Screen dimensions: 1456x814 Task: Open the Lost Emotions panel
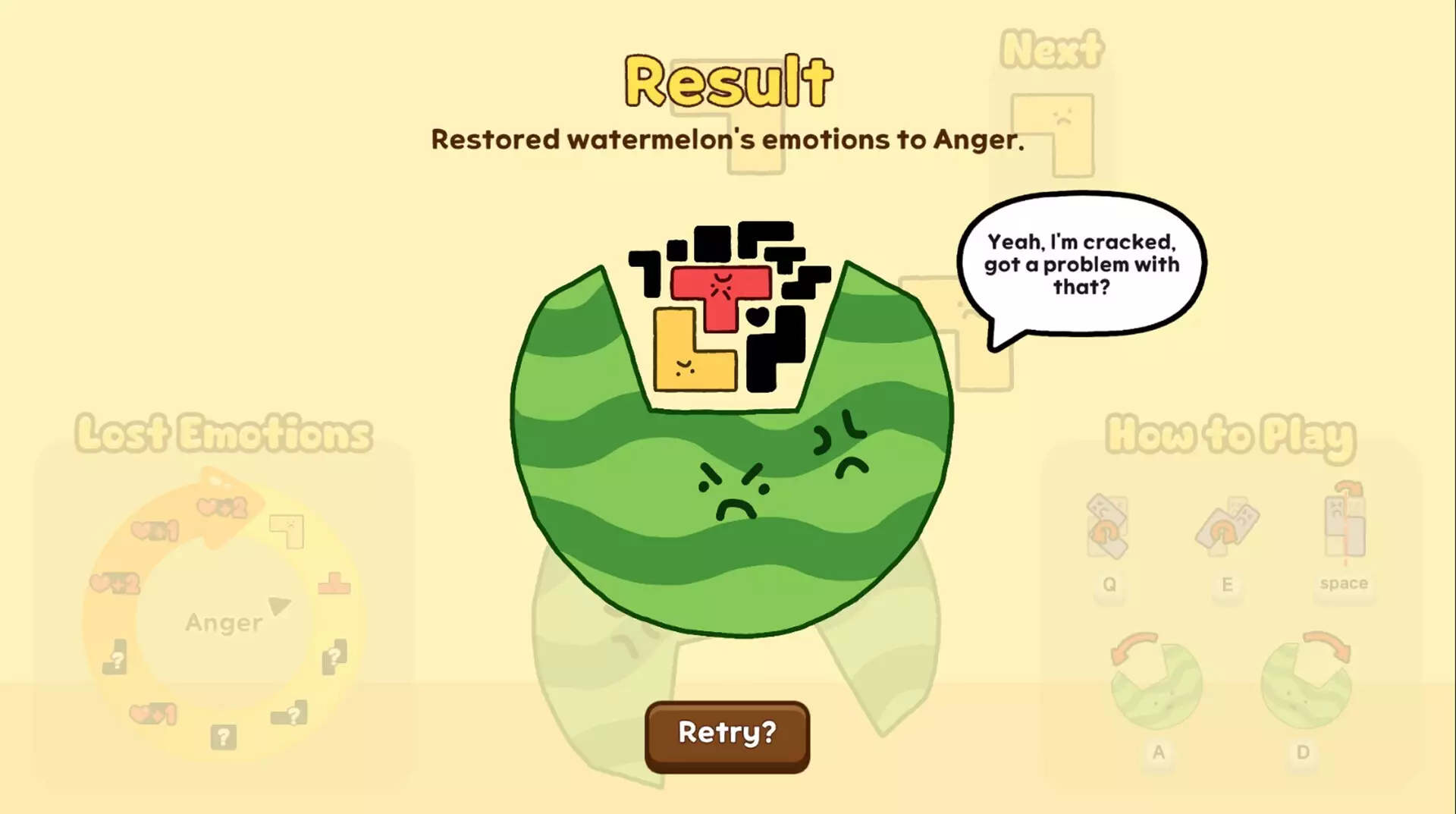(222, 432)
